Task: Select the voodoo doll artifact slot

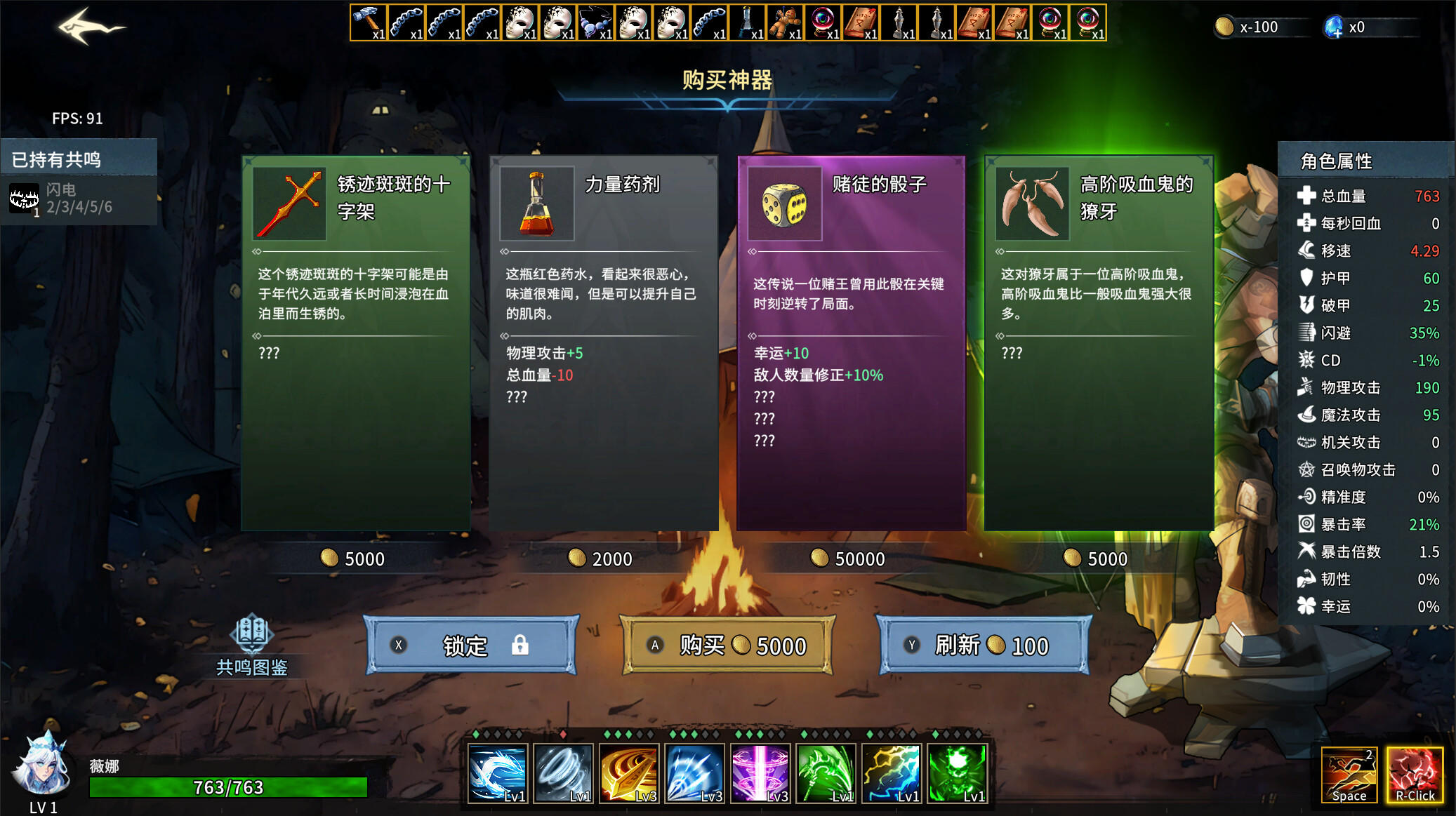Action: coord(785,22)
